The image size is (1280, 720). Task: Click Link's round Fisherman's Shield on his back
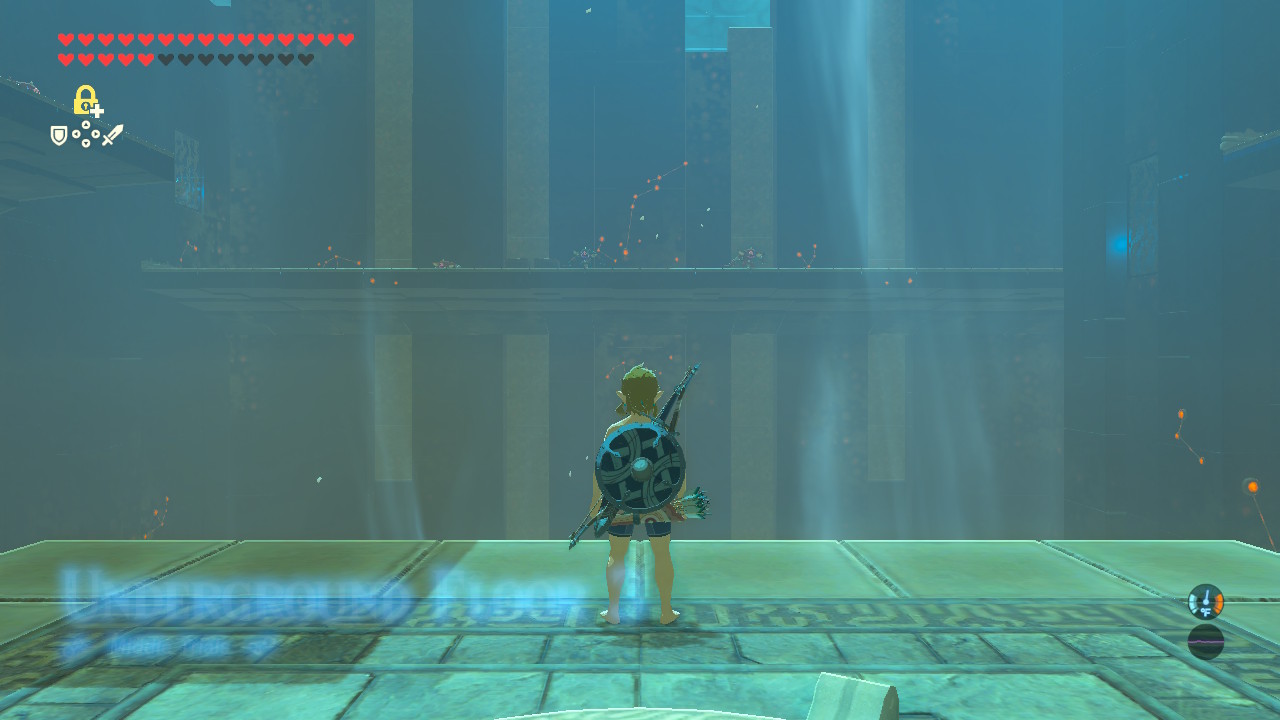click(x=640, y=468)
